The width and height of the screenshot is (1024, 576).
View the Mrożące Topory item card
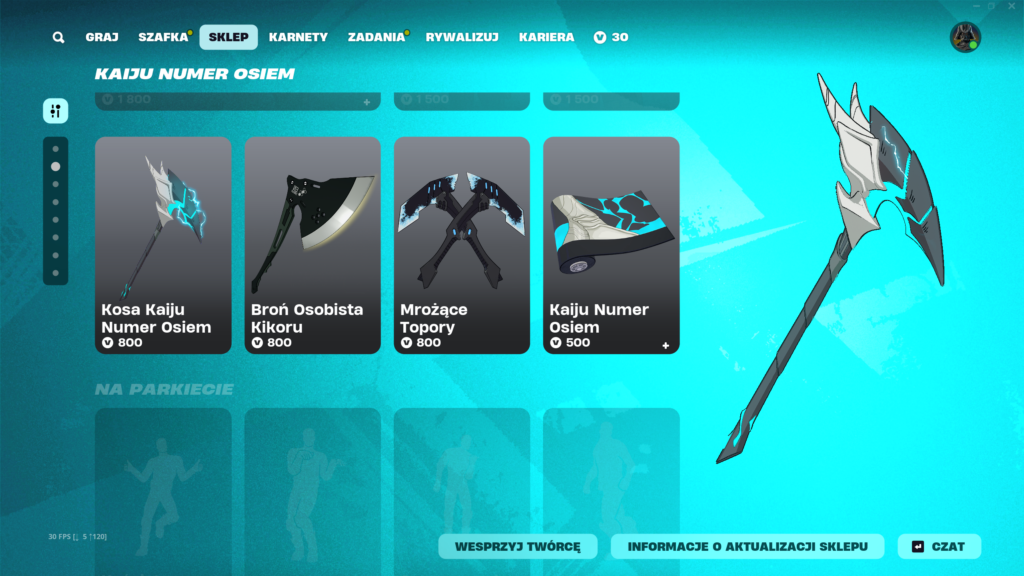462,245
